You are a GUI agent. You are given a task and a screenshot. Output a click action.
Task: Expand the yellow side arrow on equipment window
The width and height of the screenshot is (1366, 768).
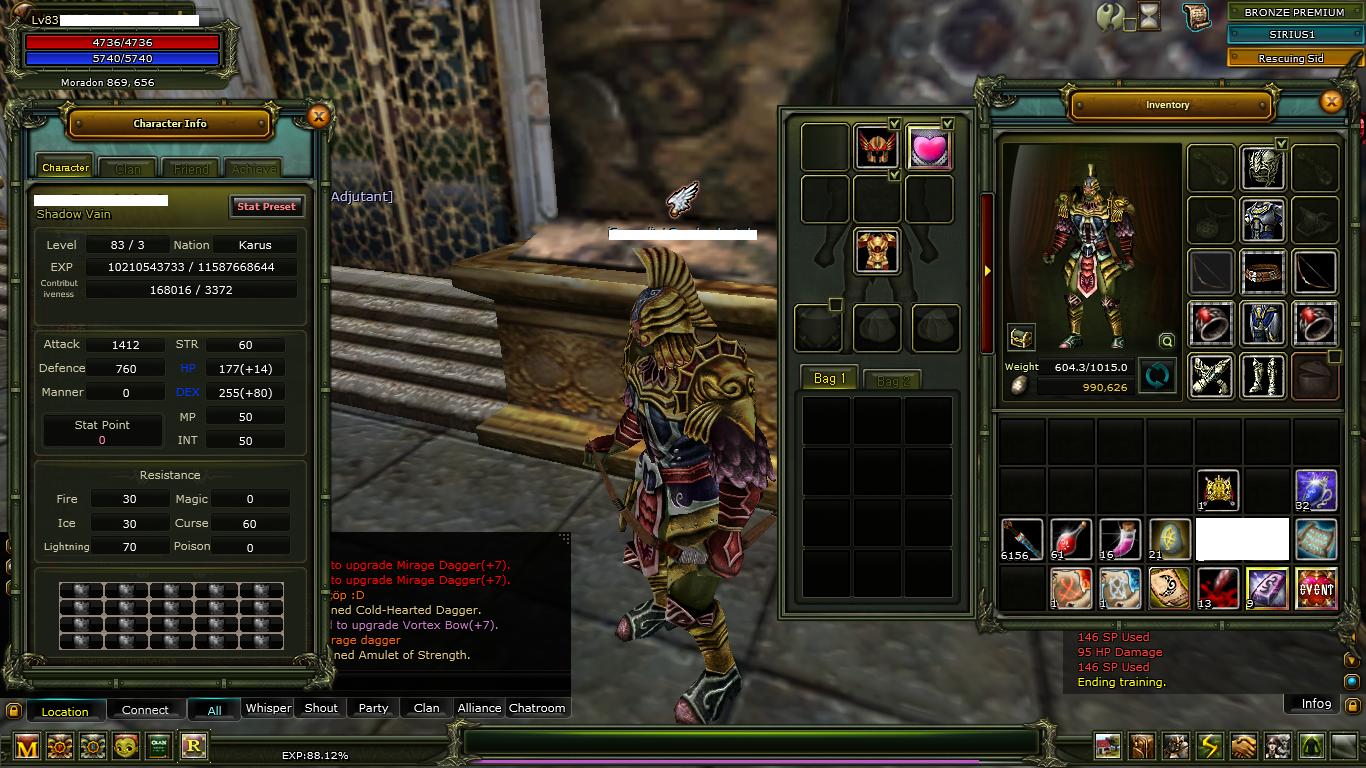(x=988, y=270)
